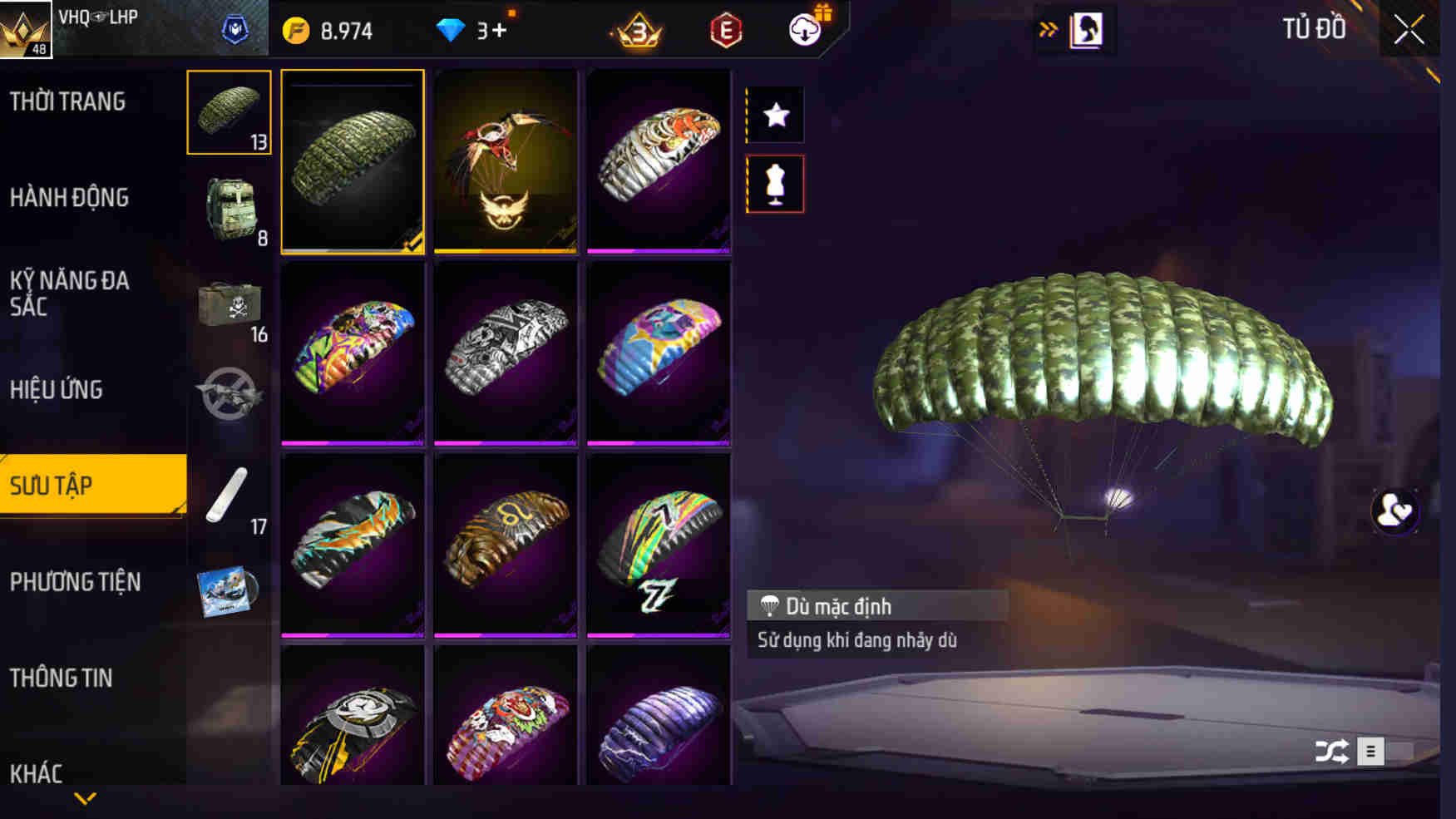Viewport: 1456px width, 819px height.
Task: Open the PHƯƠNG TIỆN tab
Action: 76,583
